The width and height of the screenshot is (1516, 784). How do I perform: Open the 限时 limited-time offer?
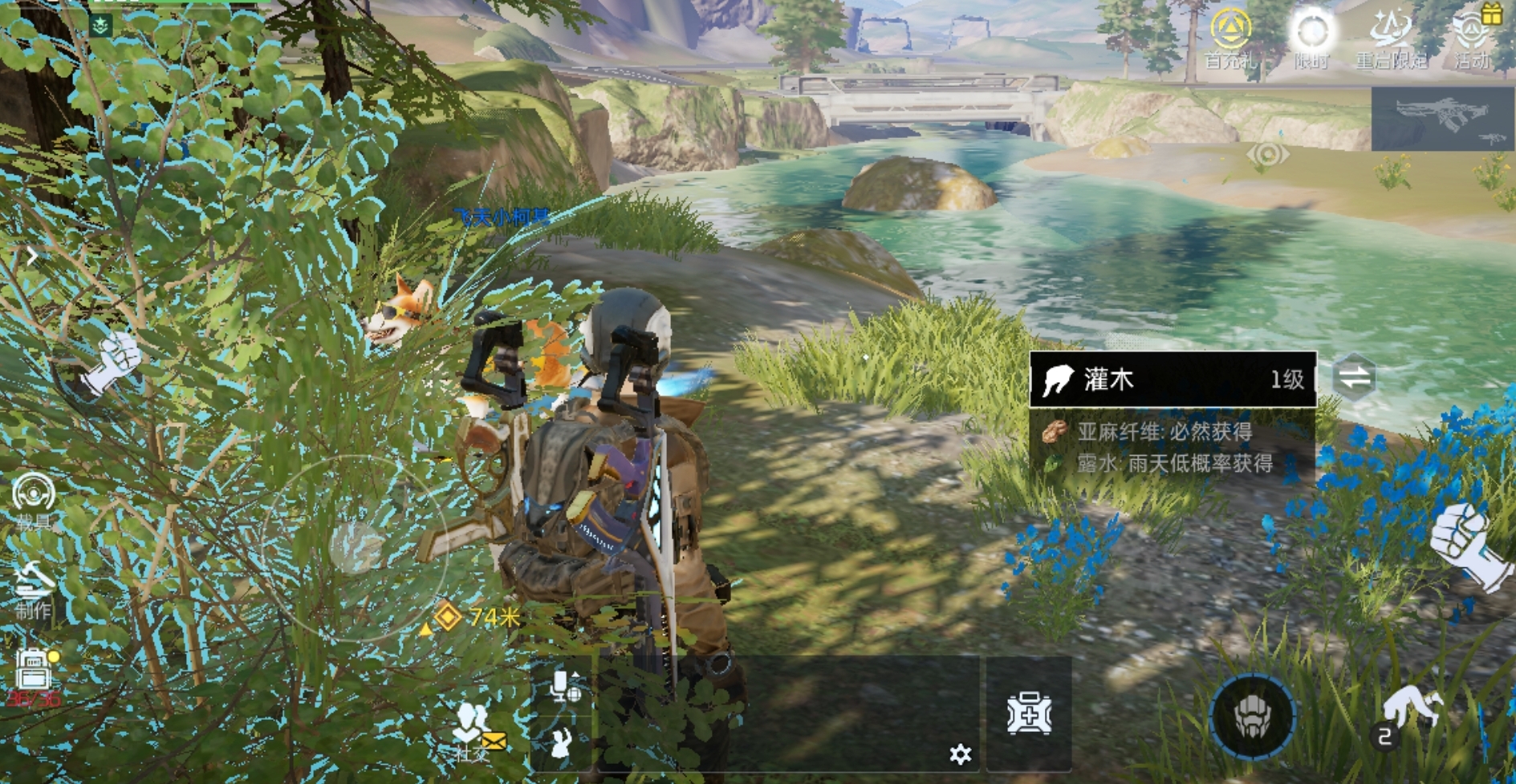[x=1311, y=37]
